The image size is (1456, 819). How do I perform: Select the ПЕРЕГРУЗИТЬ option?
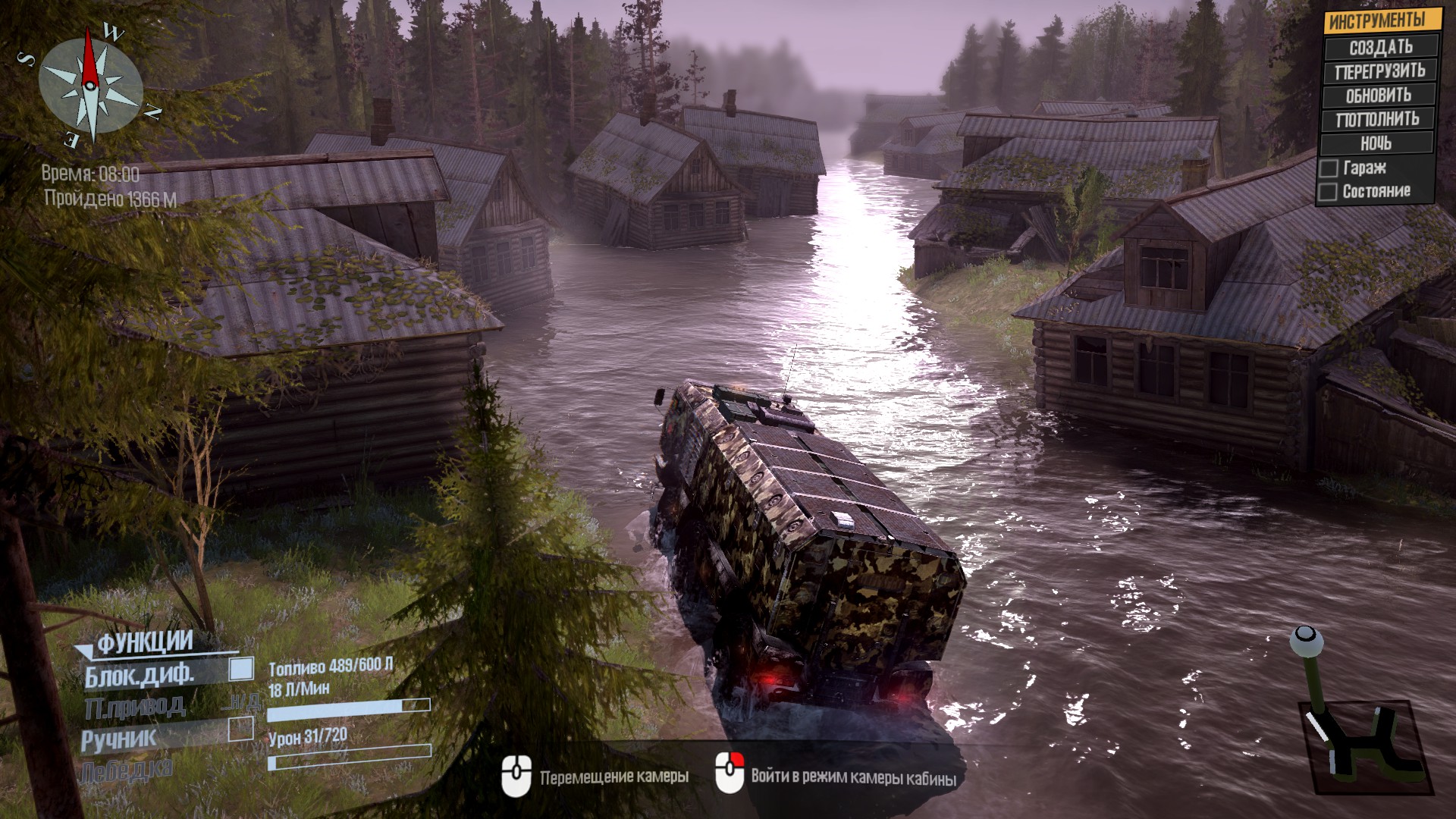(x=1379, y=71)
